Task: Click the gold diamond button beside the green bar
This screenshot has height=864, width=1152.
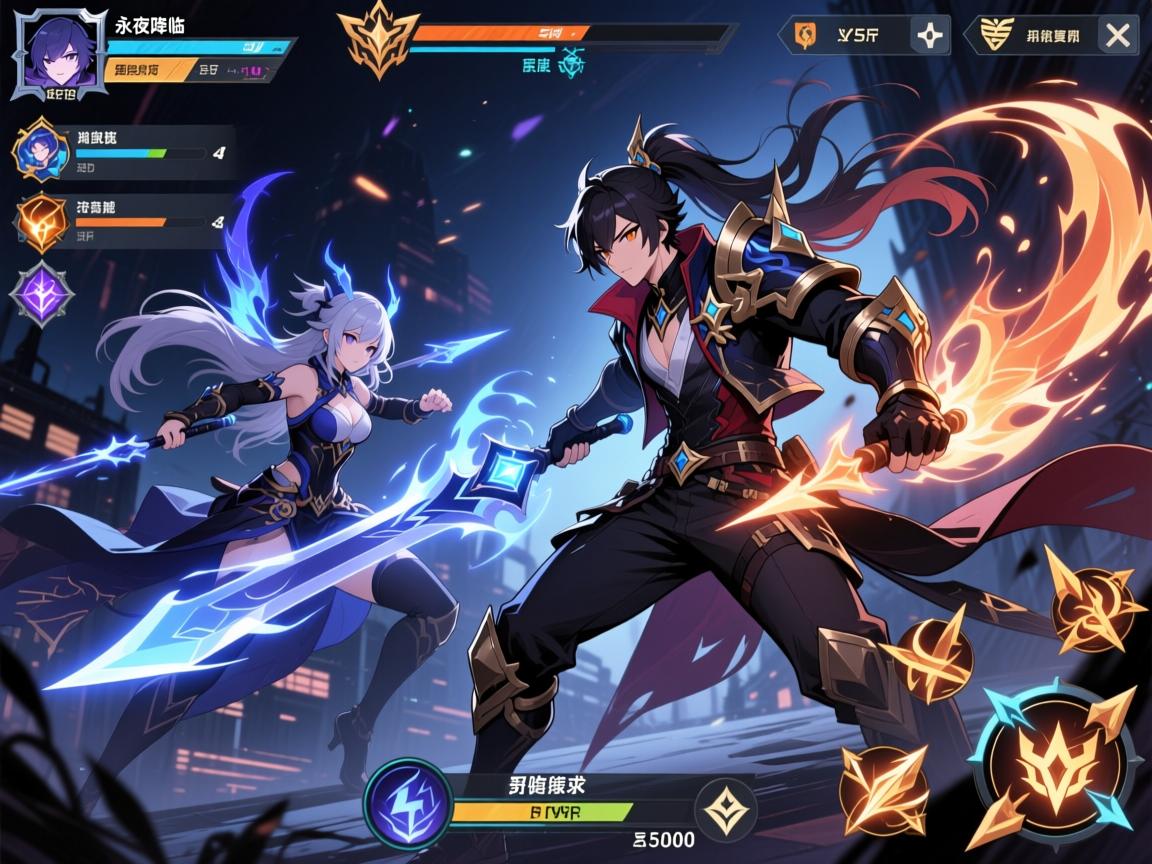Action: [726, 807]
